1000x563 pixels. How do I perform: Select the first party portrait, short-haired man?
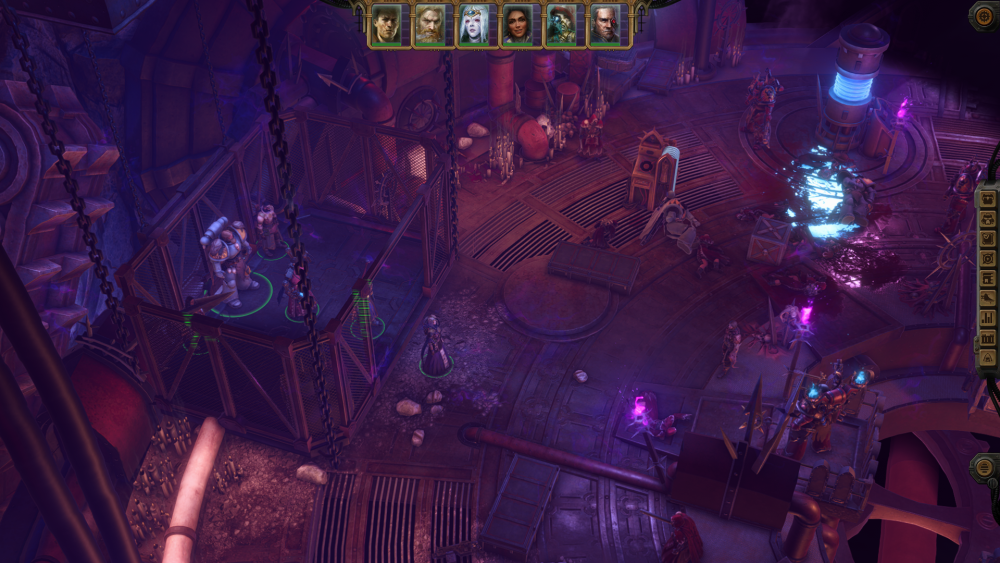(x=385, y=25)
